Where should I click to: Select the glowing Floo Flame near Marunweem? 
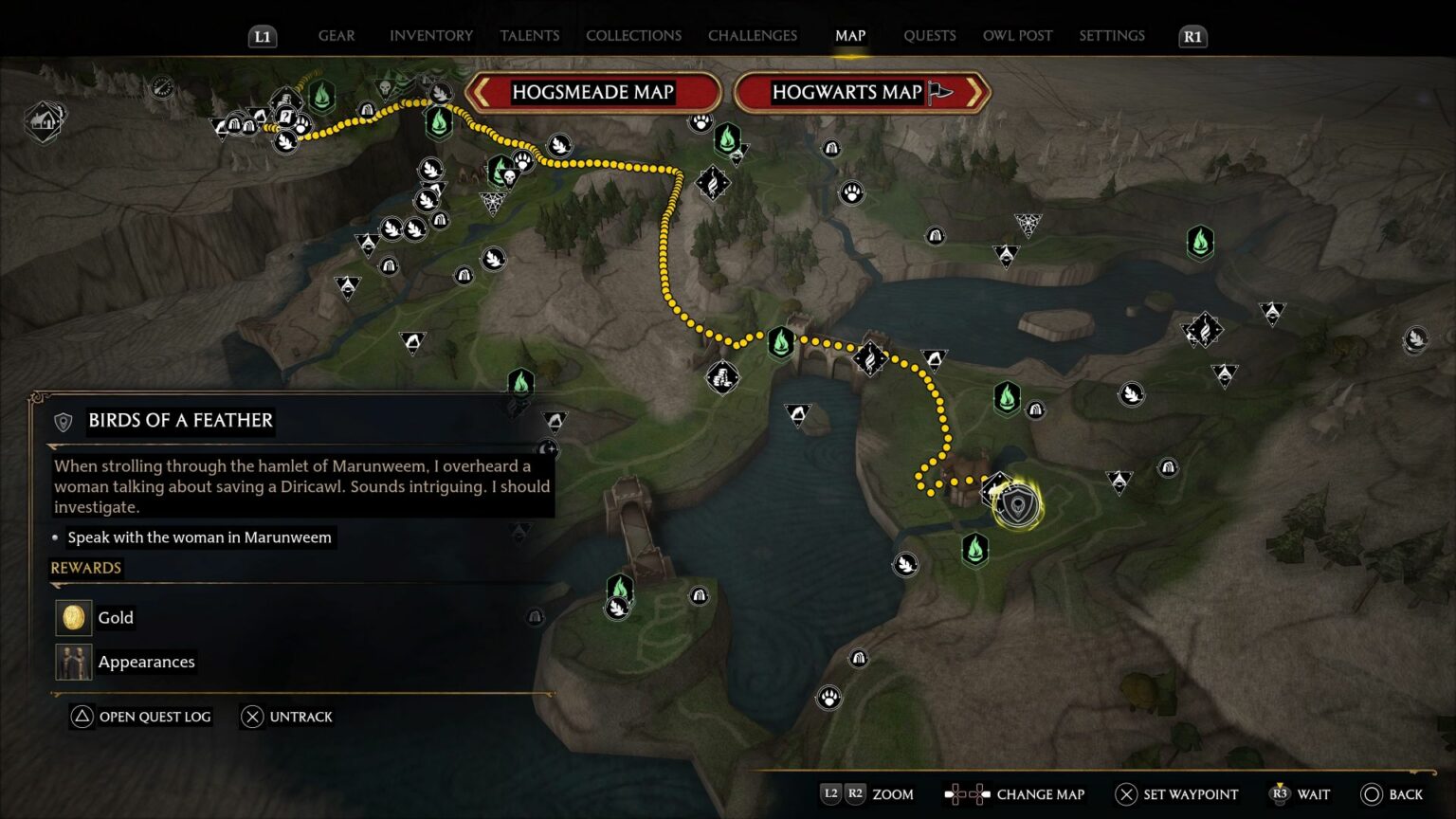click(976, 548)
